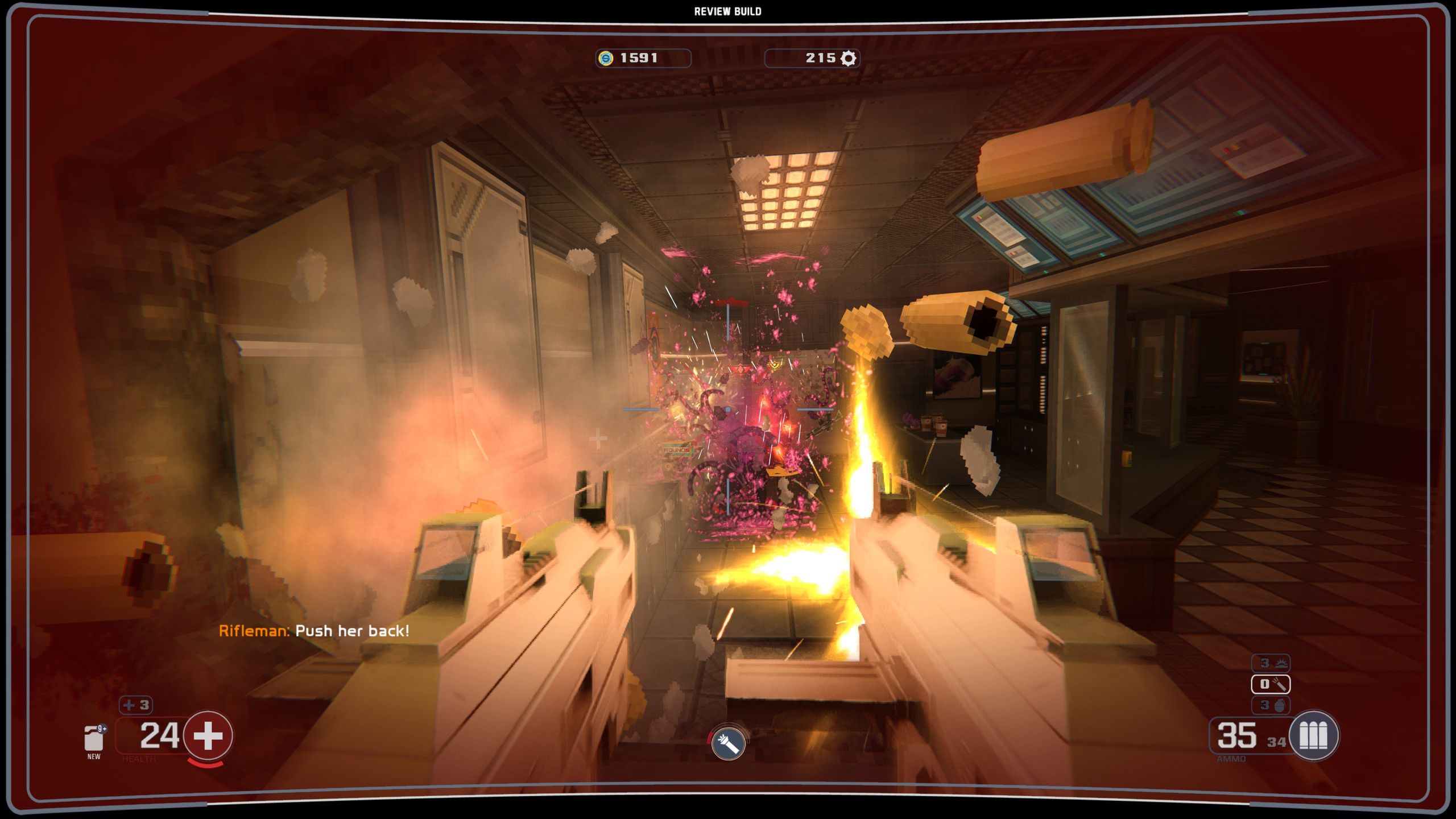Open the NEW files folder icon
Image resolution: width=1456 pixels, height=819 pixels.
coord(94,739)
